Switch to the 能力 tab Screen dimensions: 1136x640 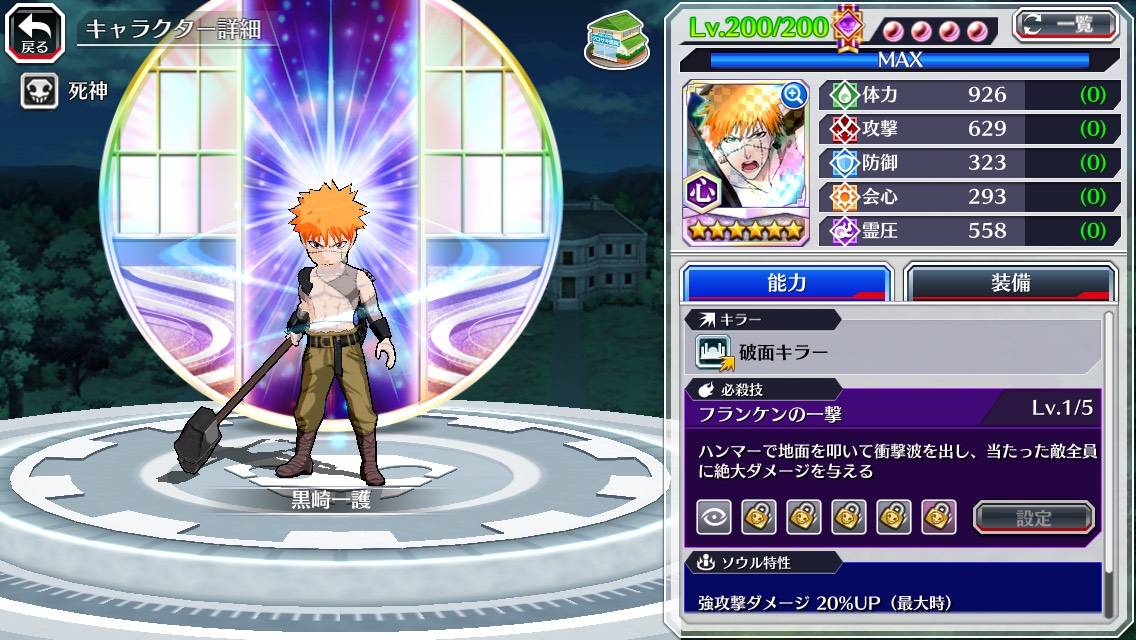point(786,283)
